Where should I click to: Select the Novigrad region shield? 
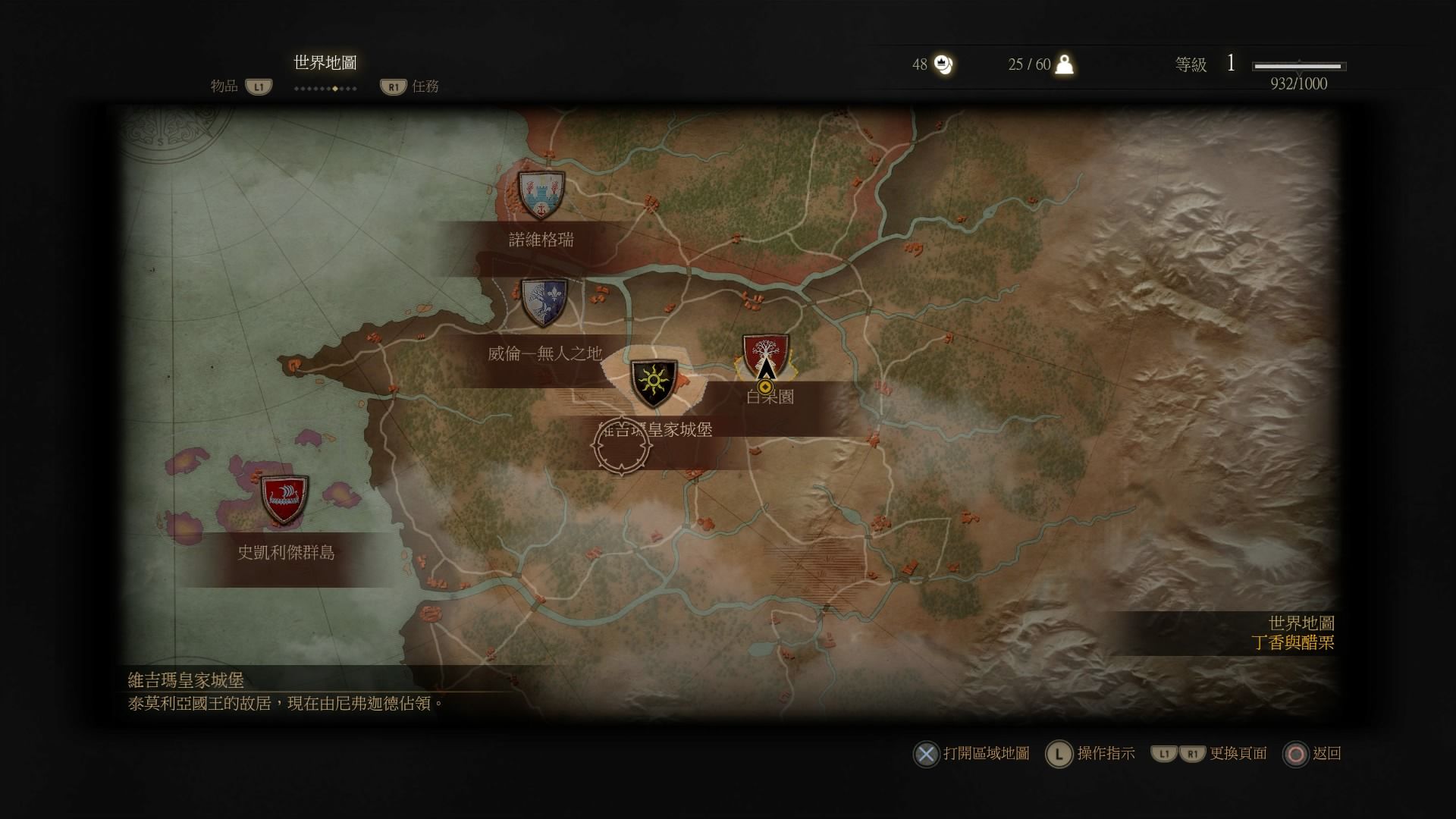(540, 193)
